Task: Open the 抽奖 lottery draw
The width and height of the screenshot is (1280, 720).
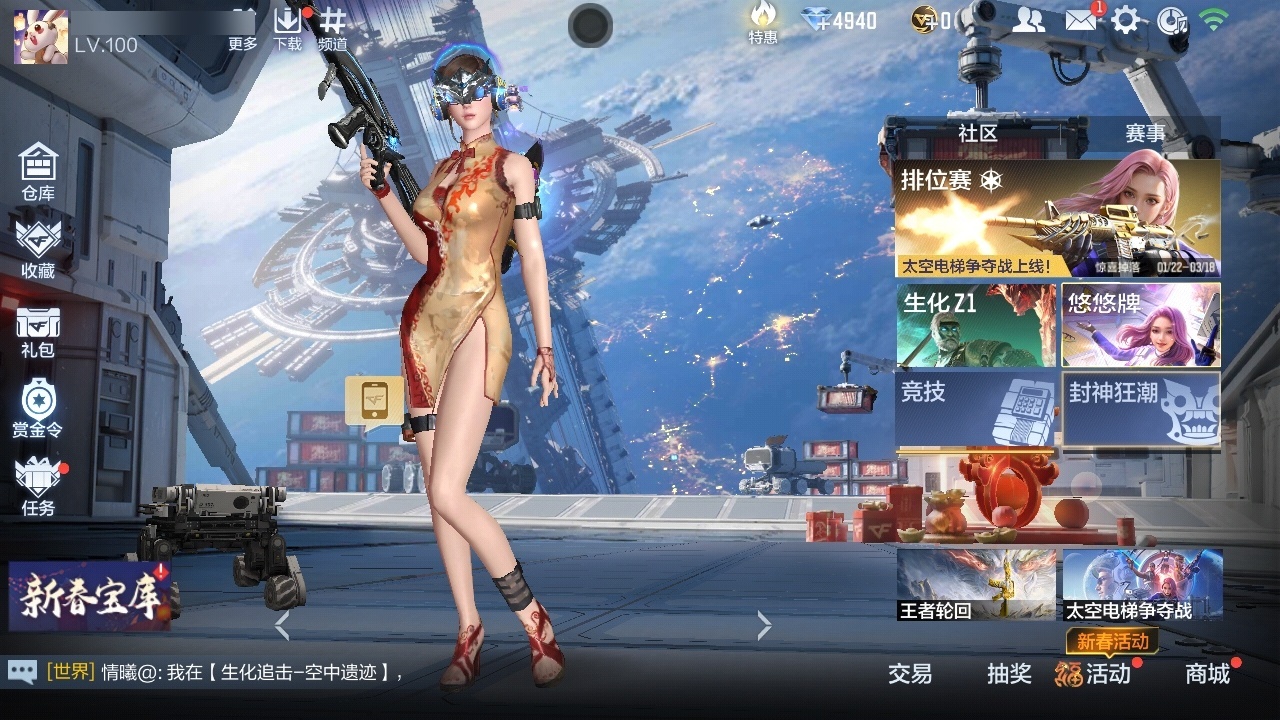Action: click(x=1010, y=675)
